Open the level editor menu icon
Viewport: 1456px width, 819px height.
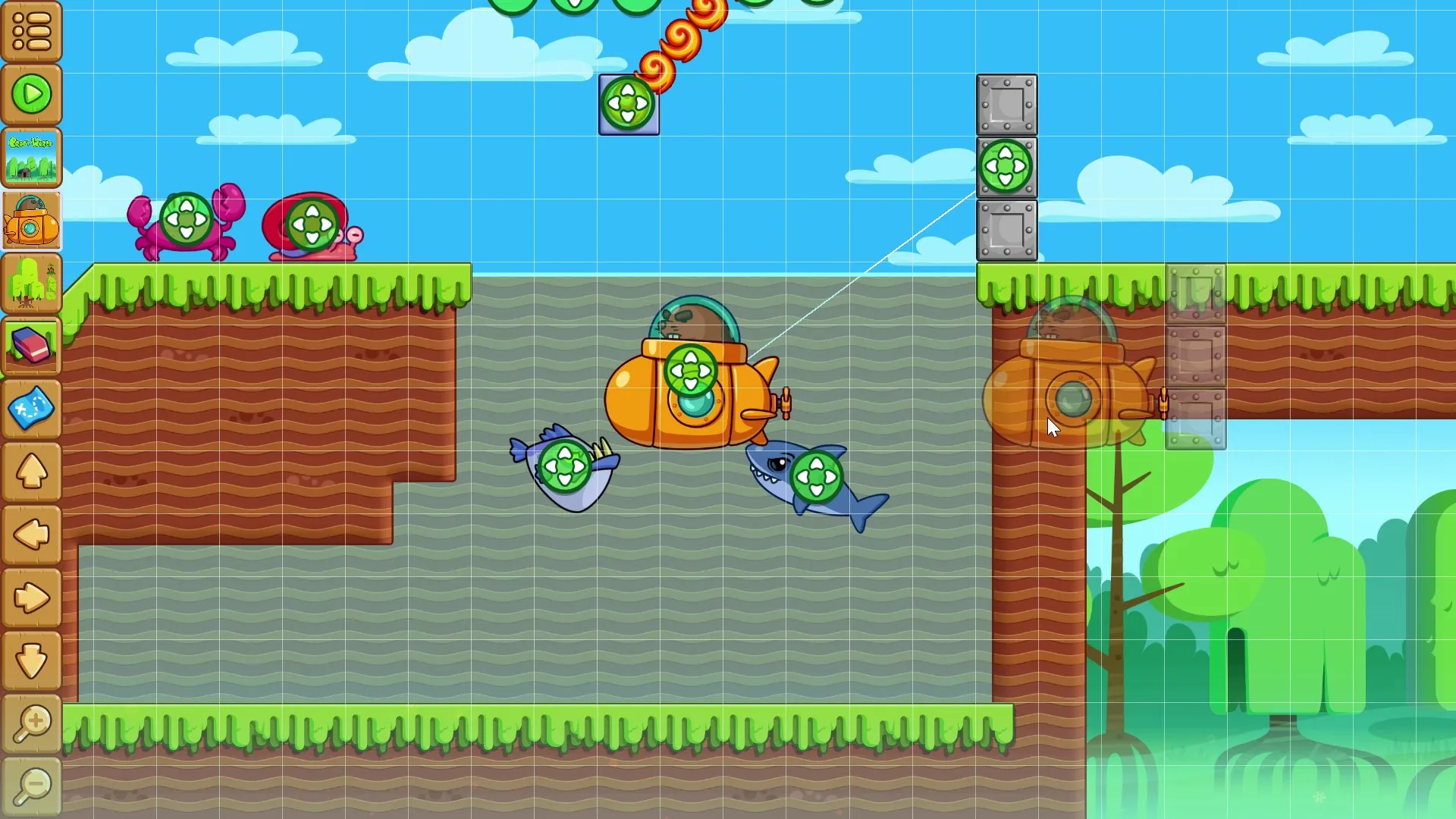(x=32, y=32)
